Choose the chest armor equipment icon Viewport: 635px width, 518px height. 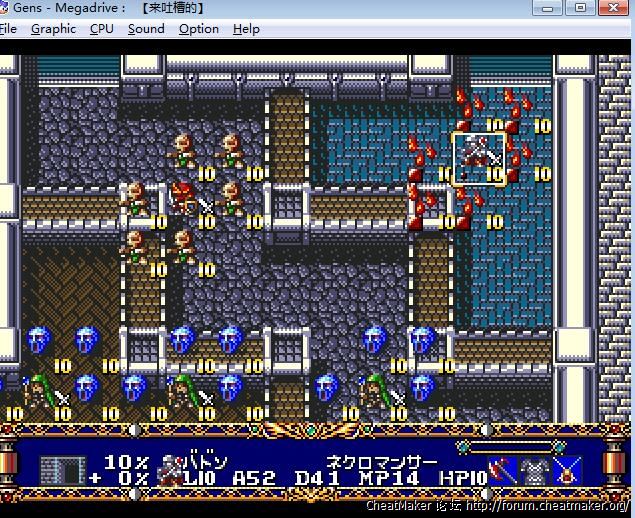pos(536,470)
